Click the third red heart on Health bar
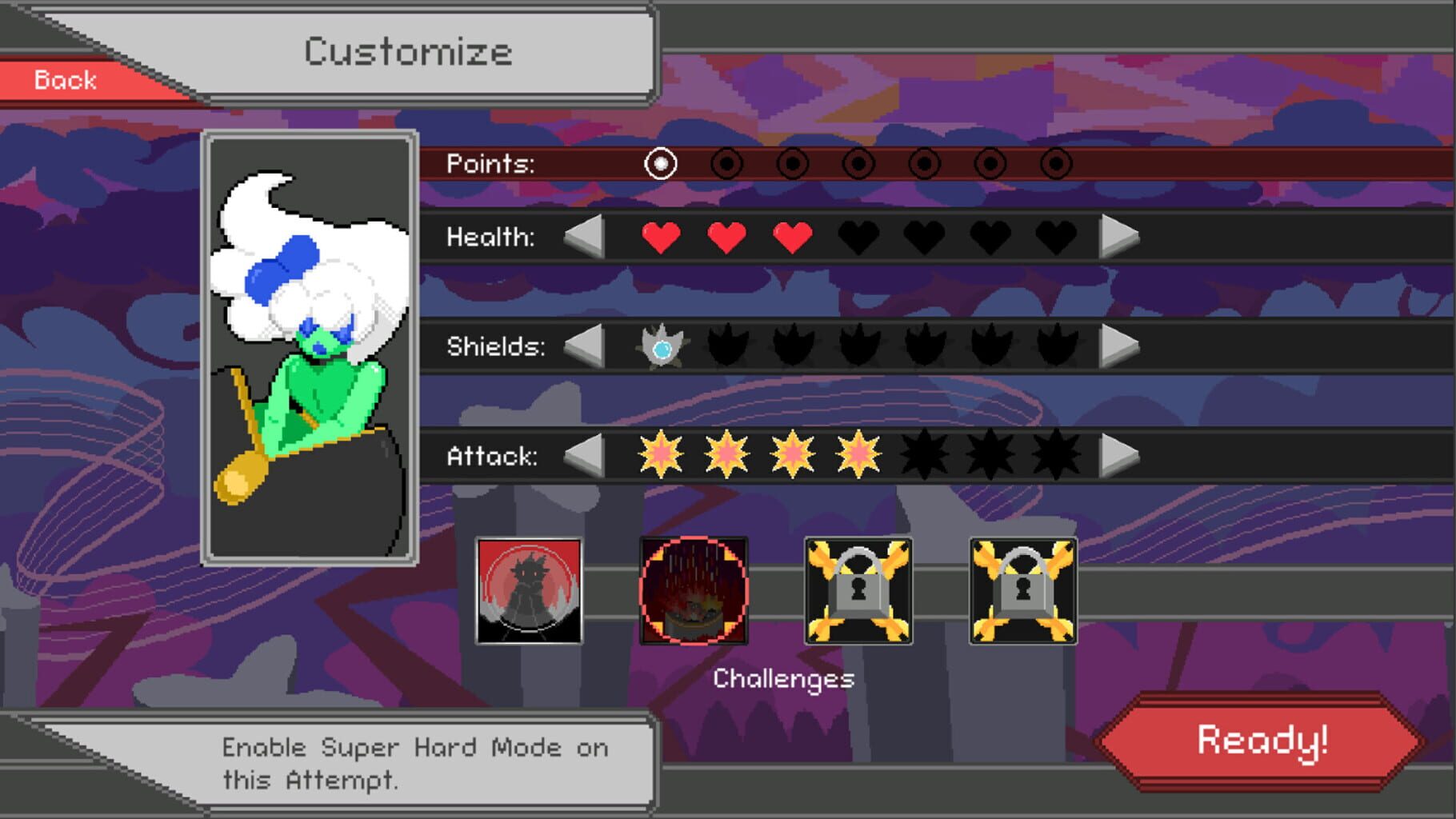The width and height of the screenshot is (1456, 819). [x=790, y=237]
